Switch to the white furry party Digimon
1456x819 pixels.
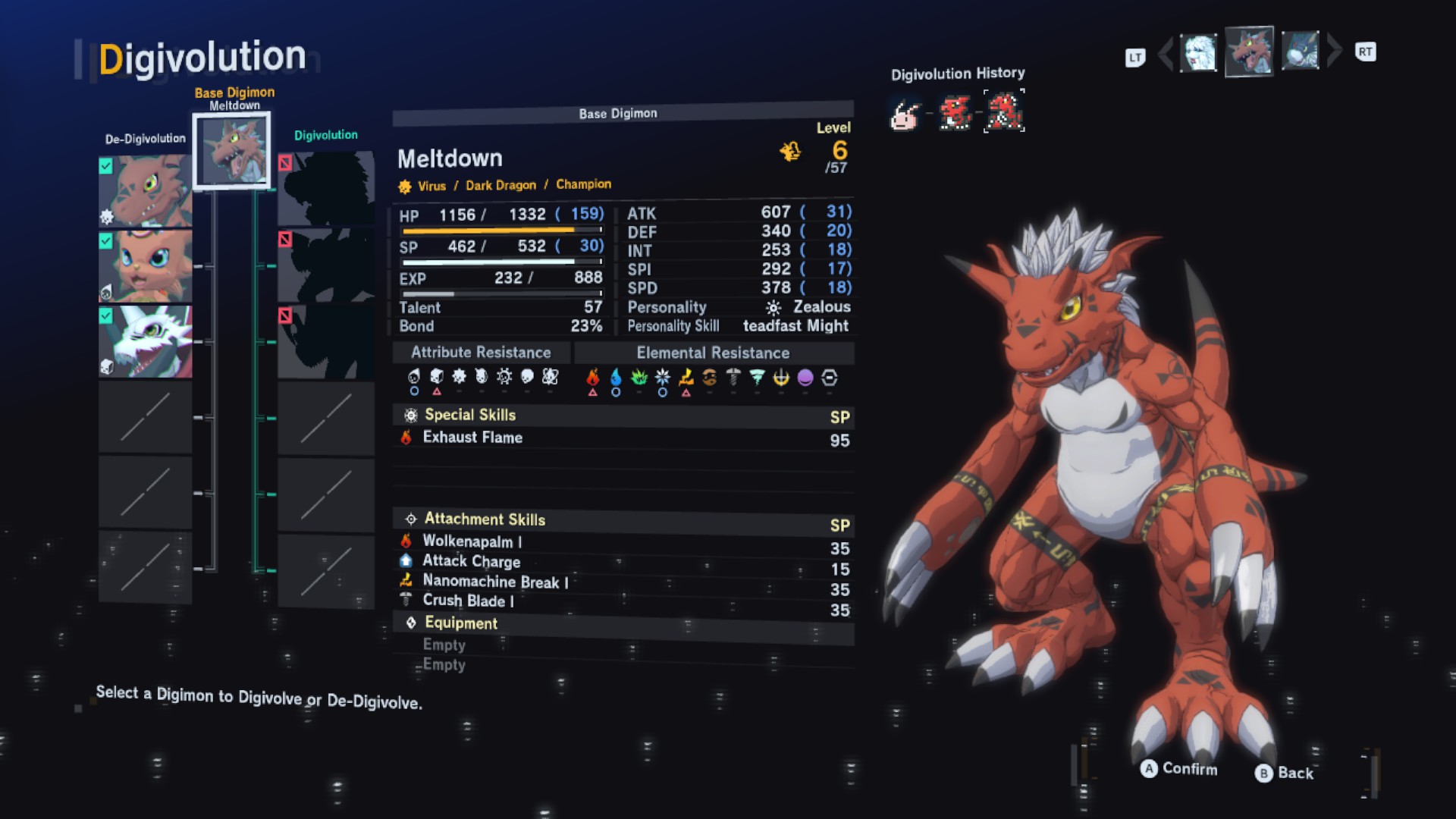[1199, 53]
